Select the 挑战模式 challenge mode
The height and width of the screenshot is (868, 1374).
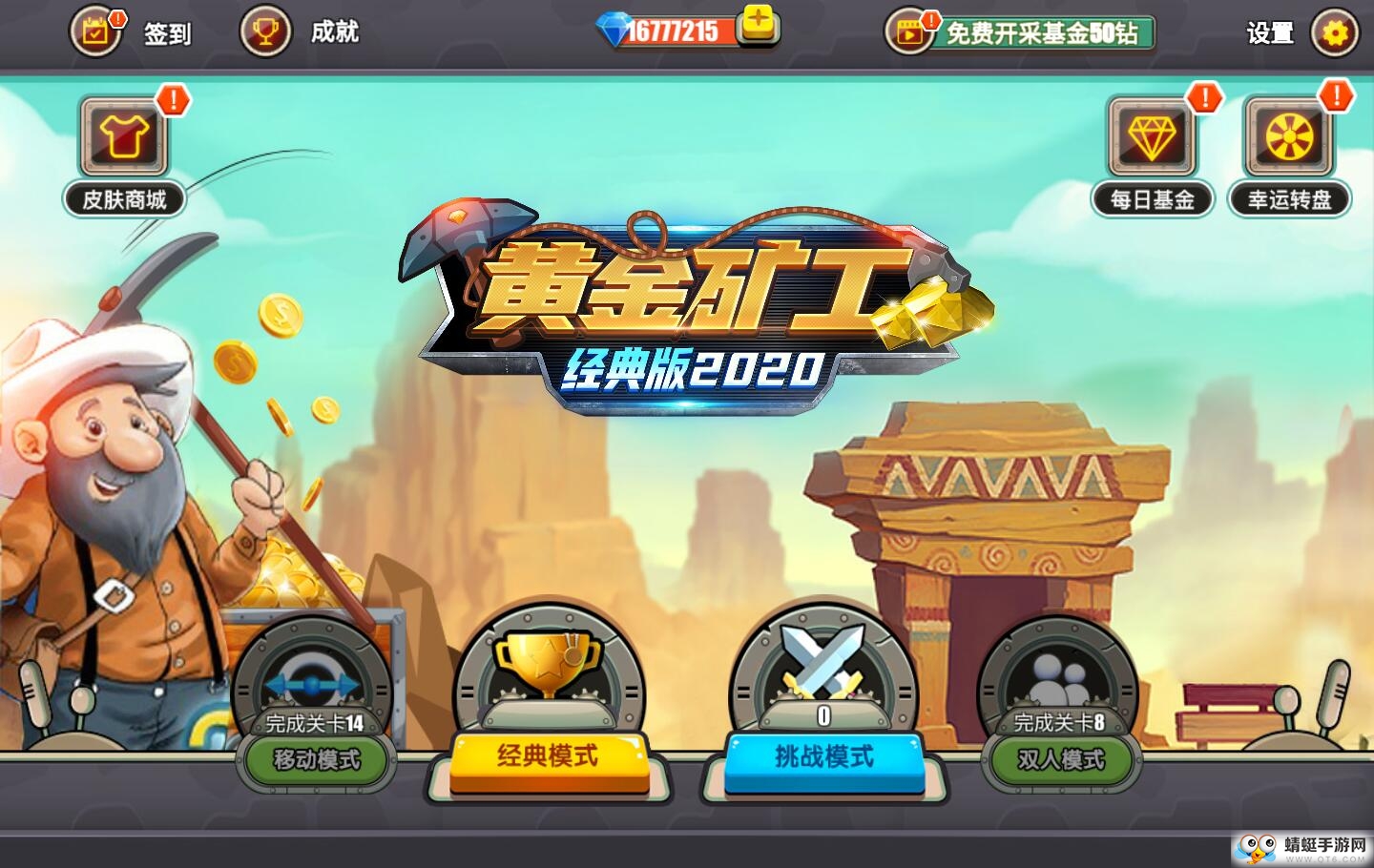click(822, 760)
